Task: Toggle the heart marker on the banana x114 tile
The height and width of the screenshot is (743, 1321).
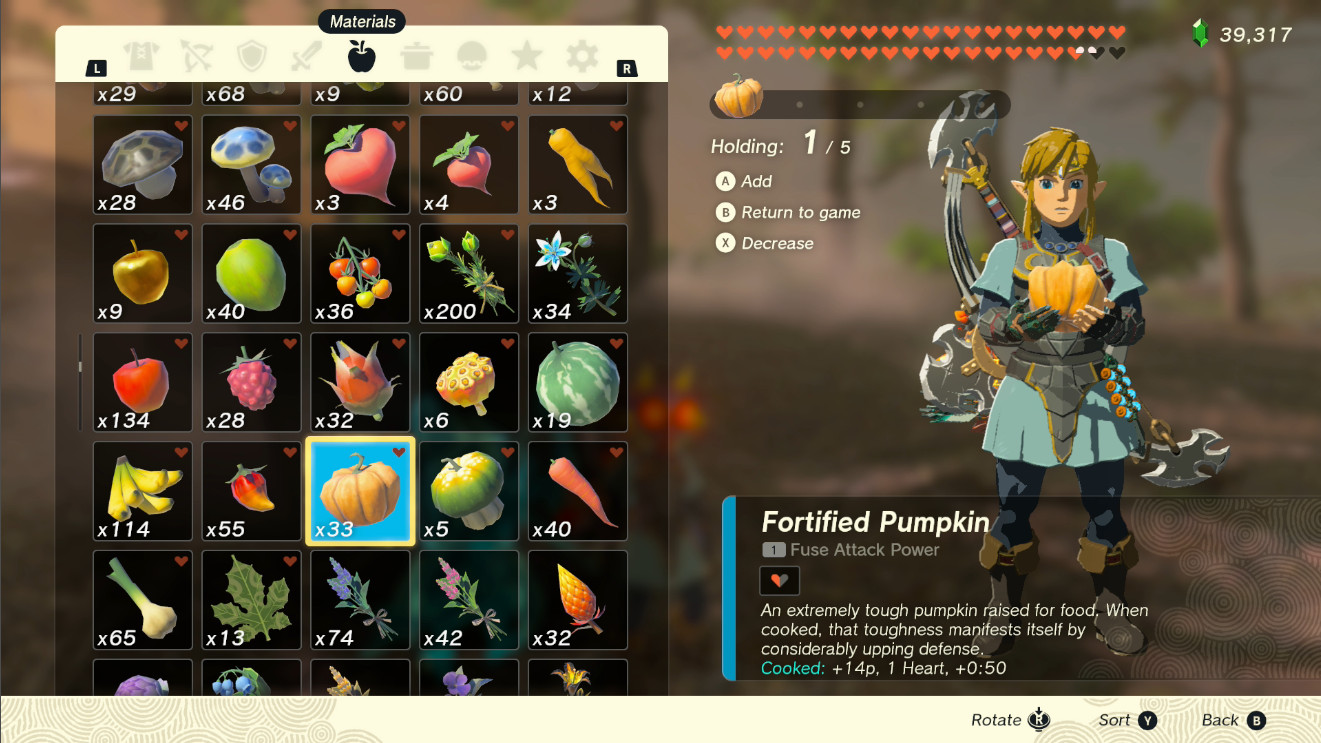Action: coord(181,454)
